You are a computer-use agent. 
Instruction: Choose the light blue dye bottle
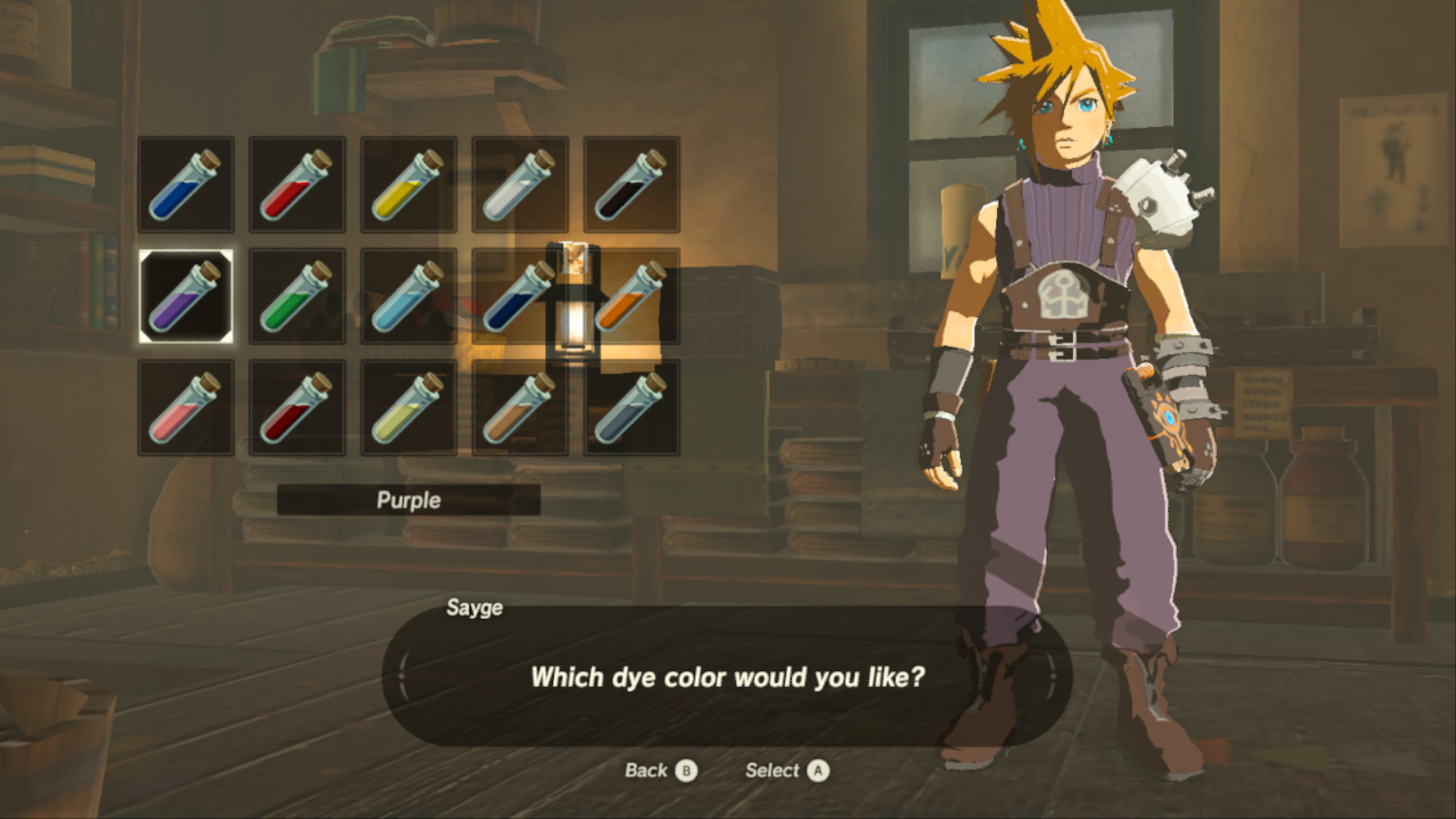click(408, 296)
